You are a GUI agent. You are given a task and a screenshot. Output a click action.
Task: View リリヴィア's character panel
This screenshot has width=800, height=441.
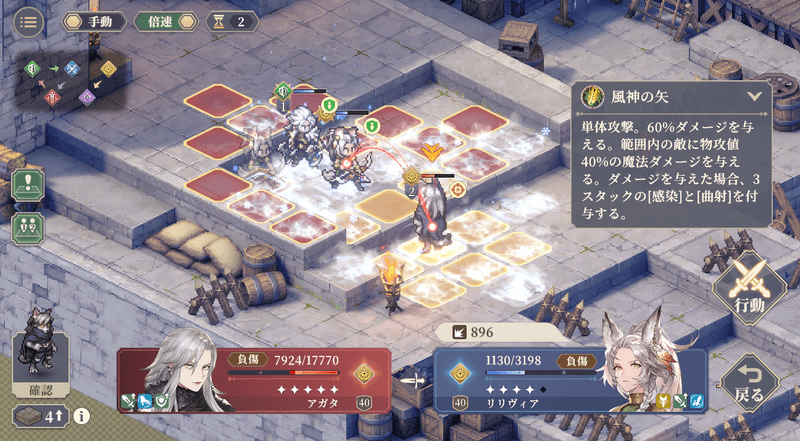tap(570, 379)
